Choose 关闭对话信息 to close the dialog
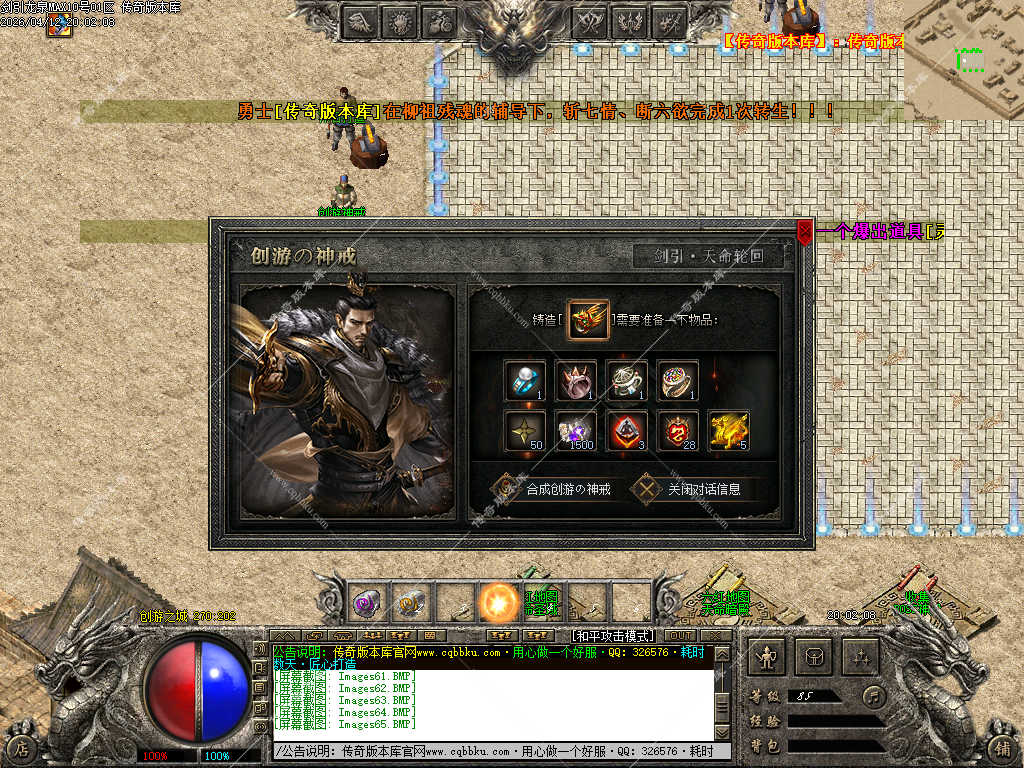 [x=690, y=489]
